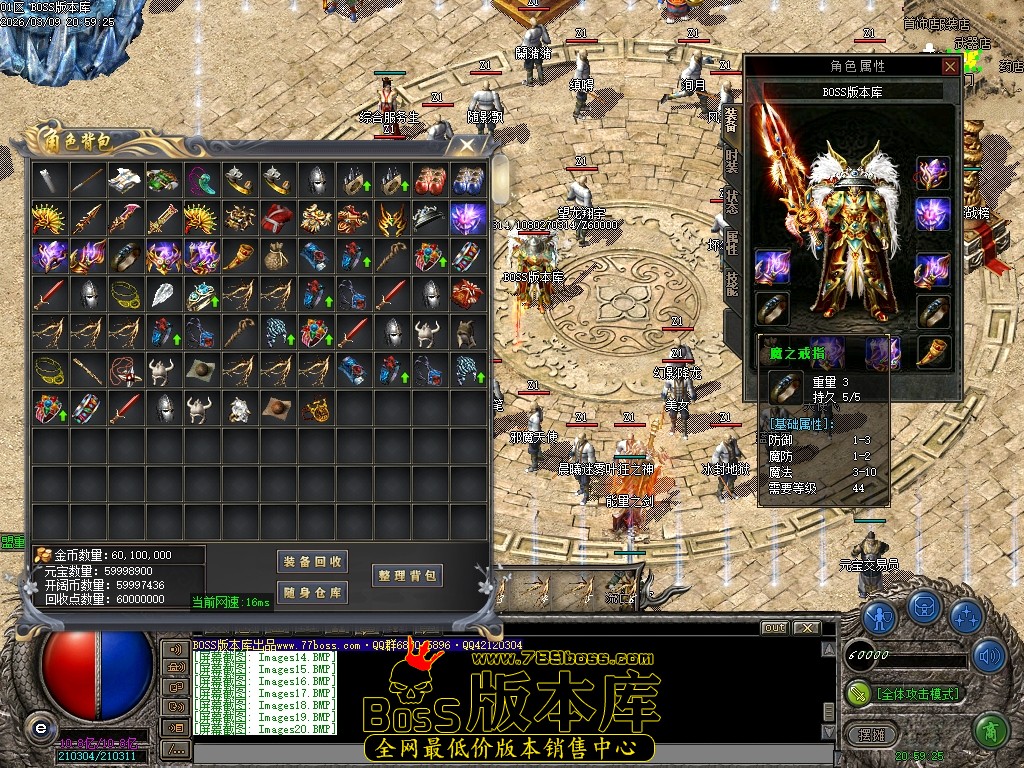Switch to the 时装 fashion tab
Image resolution: width=1024 pixels, height=768 pixels.
tap(731, 160)
